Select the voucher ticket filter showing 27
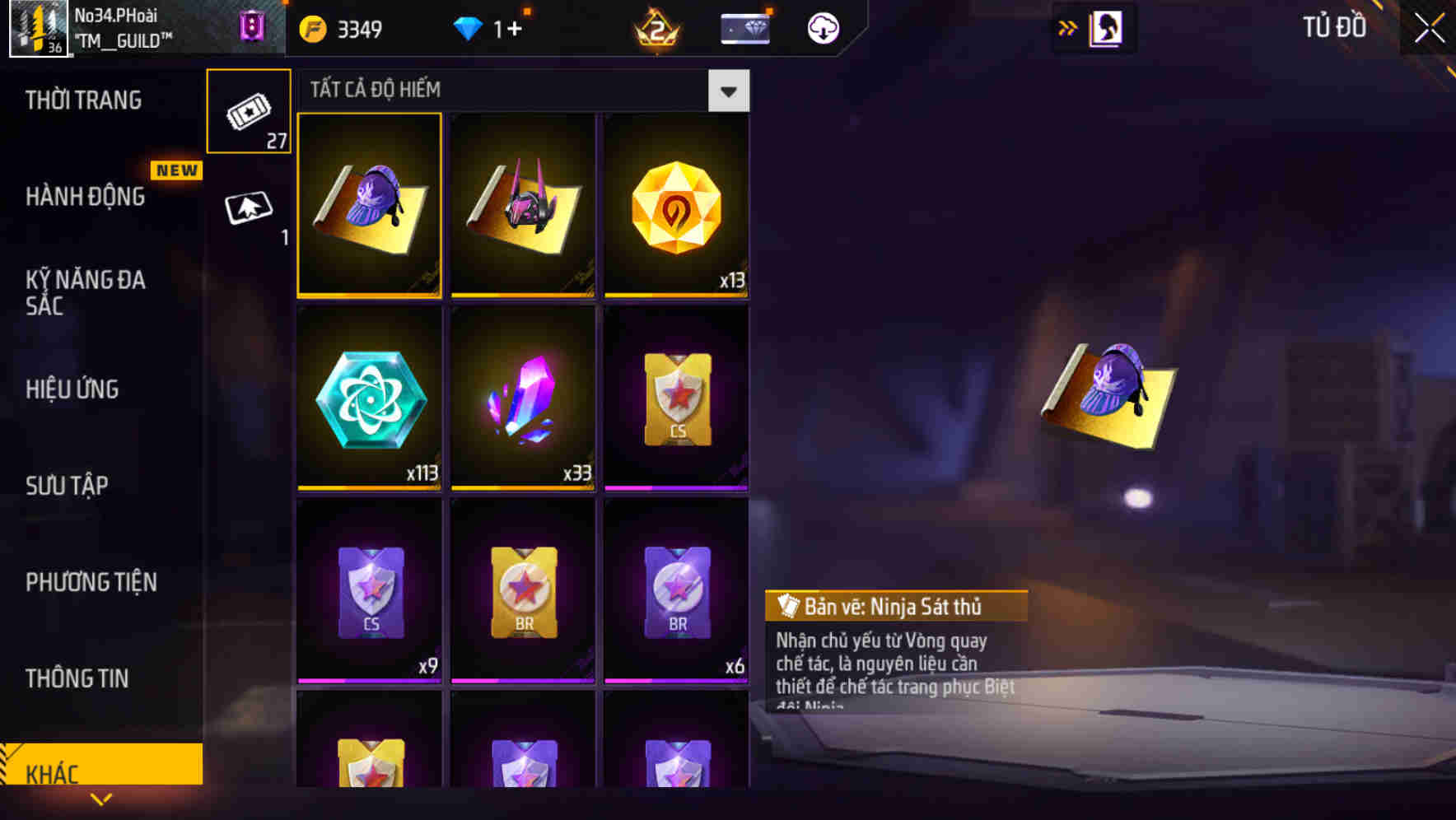Viewport: 1456px width, 820px height. [249, 109]
